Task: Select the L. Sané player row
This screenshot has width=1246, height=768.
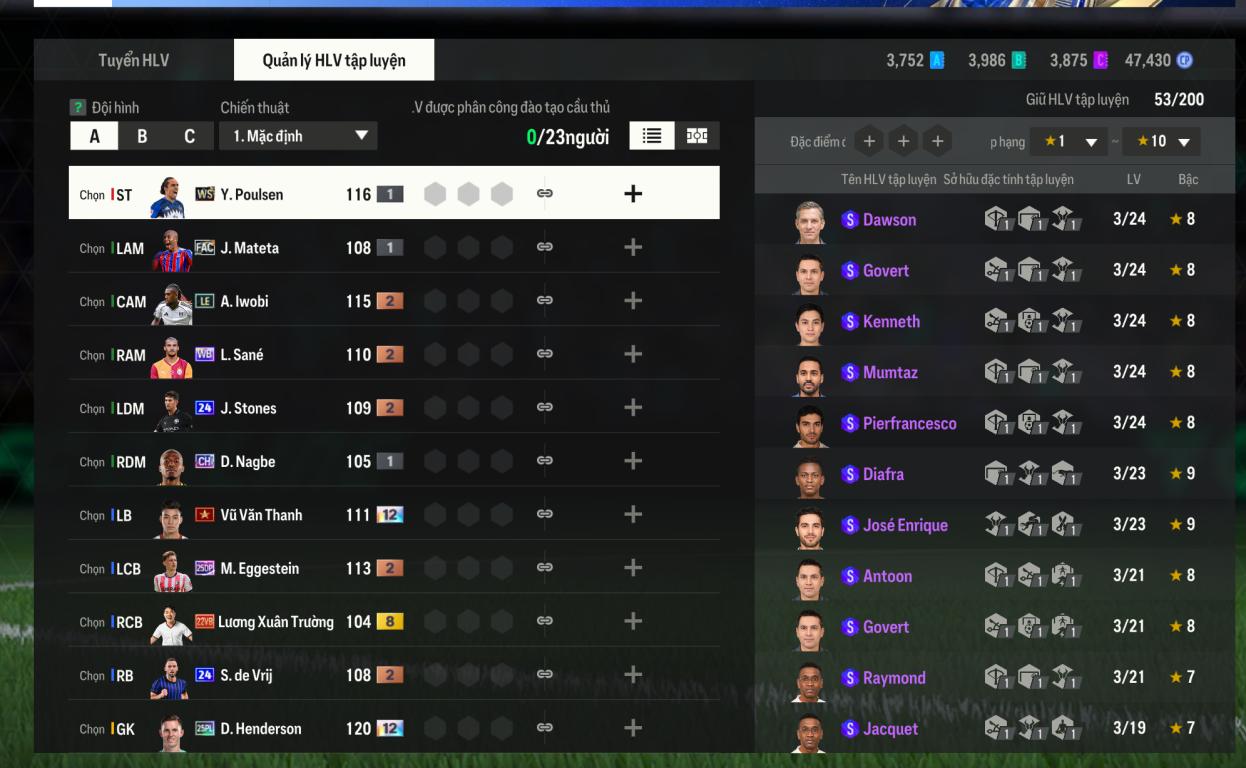Action: click(x=250, y=355)
